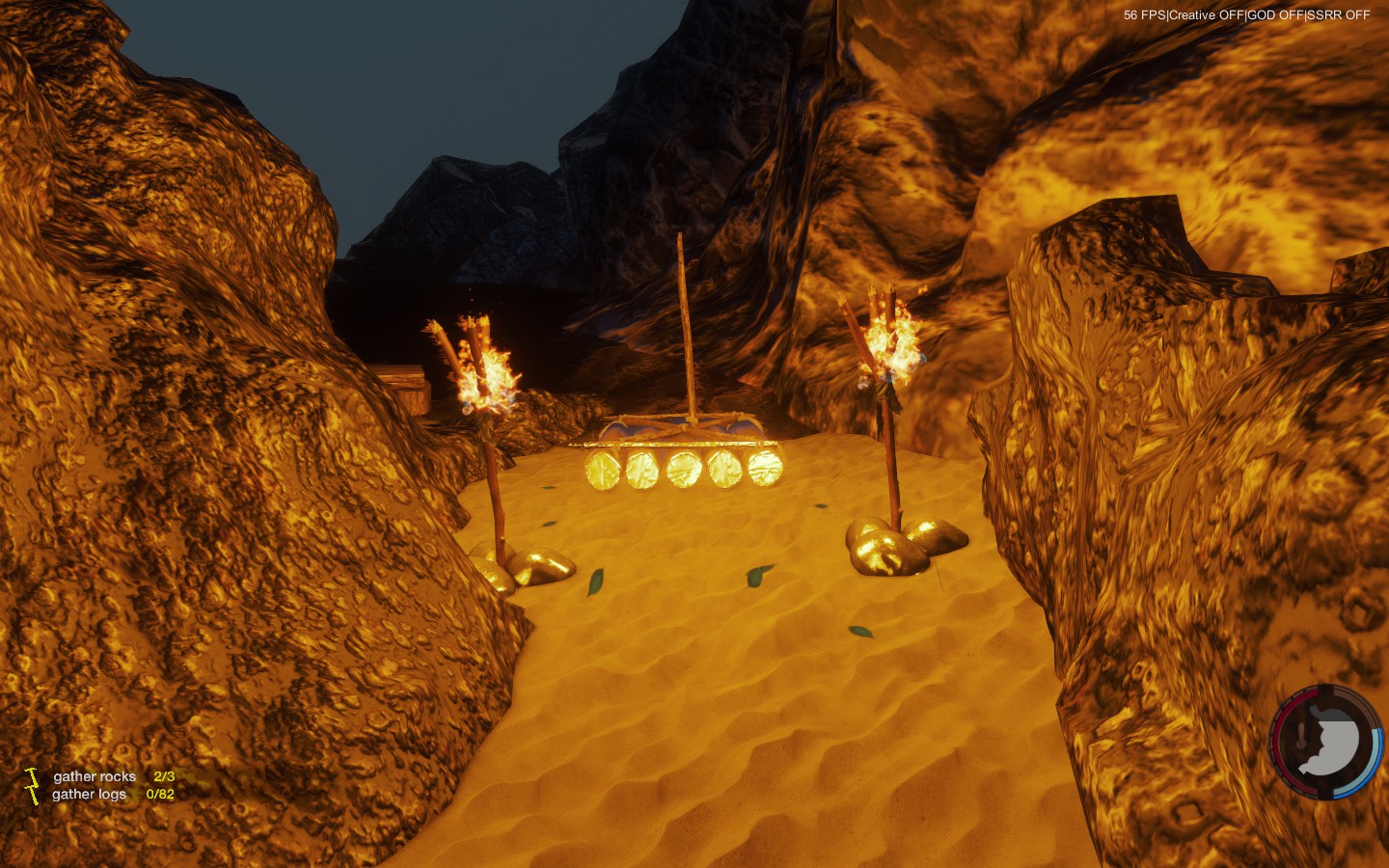
Task: Click the yellow build-list marker icon
Action: (x=33, y=785)
